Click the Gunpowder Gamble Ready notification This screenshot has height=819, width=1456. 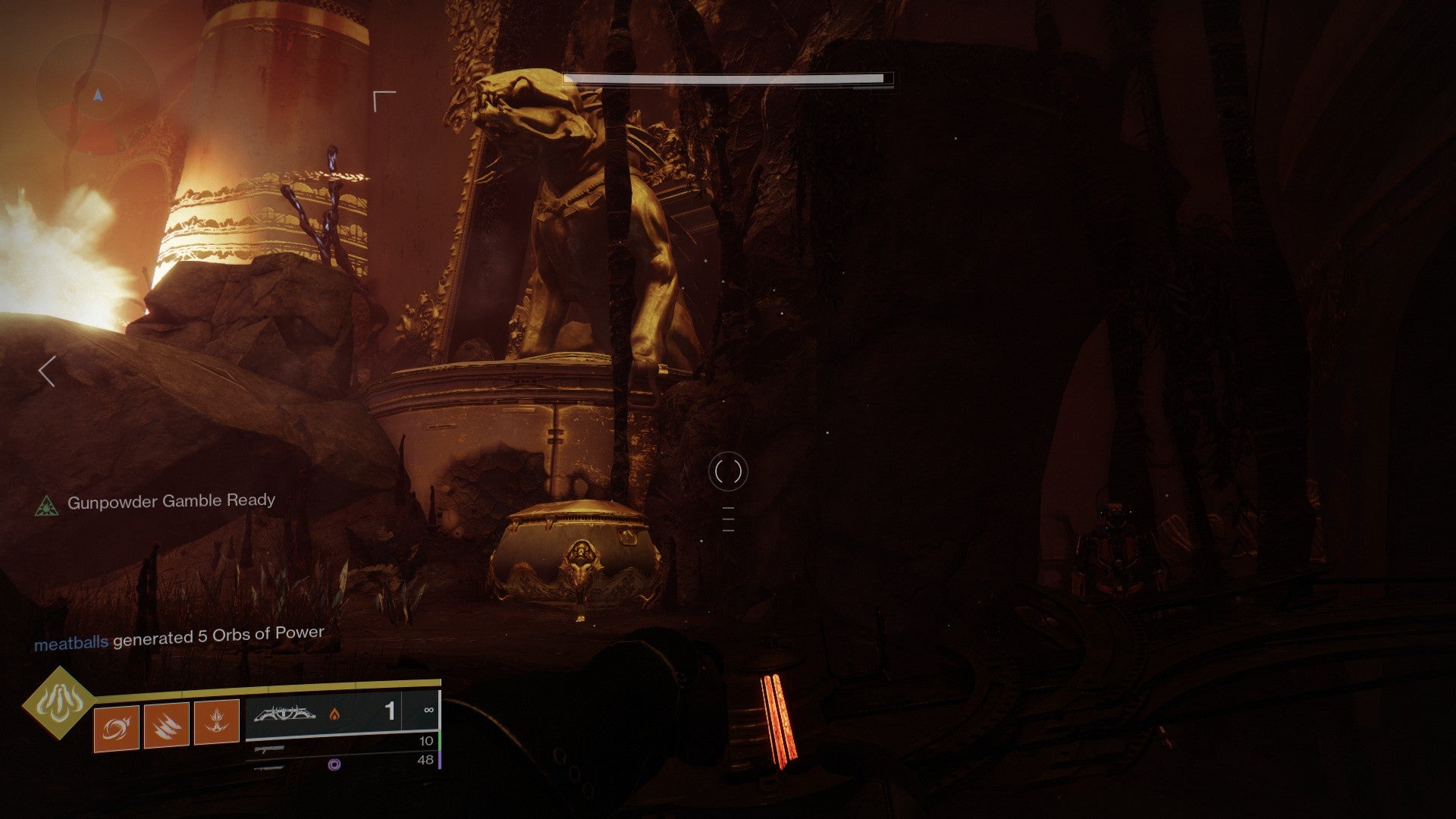(171, 501)
